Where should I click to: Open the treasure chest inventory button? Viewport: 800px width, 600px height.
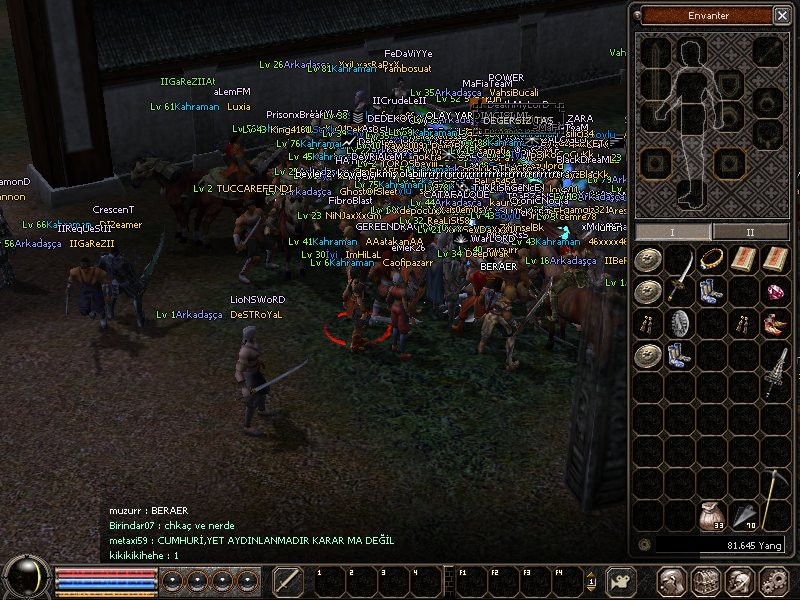tap(706, 581)
